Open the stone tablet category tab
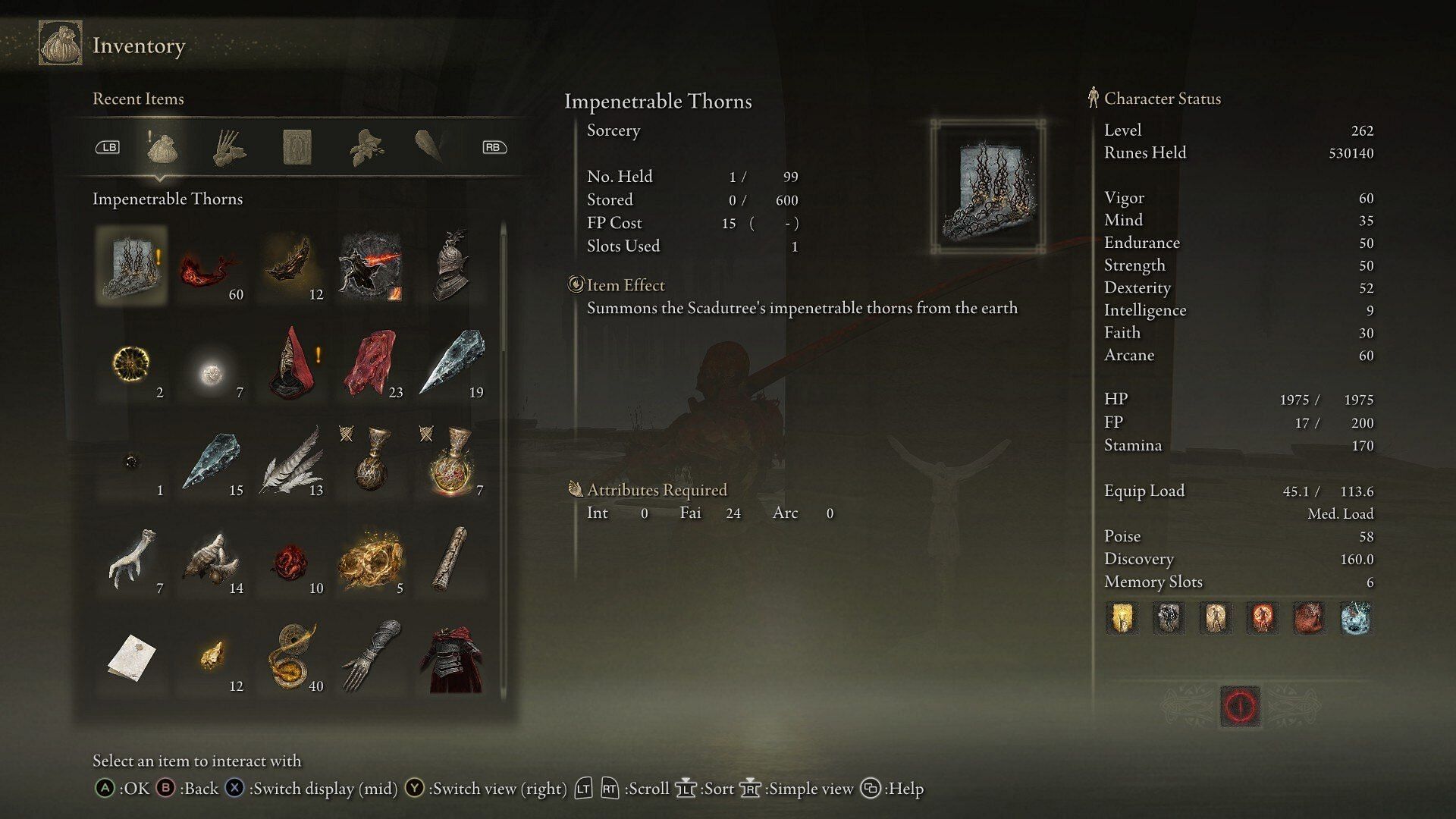 (x=297, y=147)
